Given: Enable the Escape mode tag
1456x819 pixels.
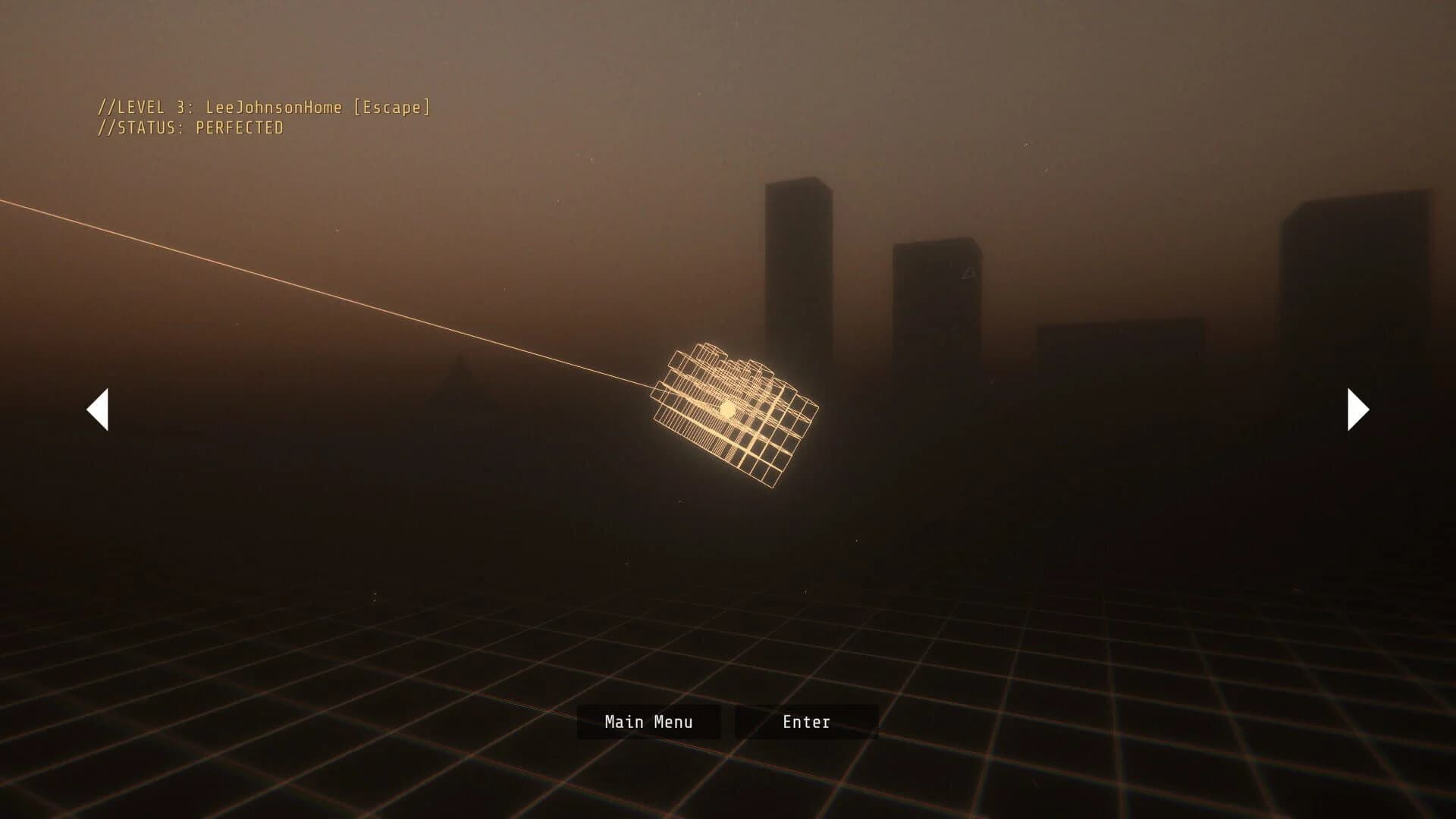Looking at the screenshot, I should click(x=394, y=108).
